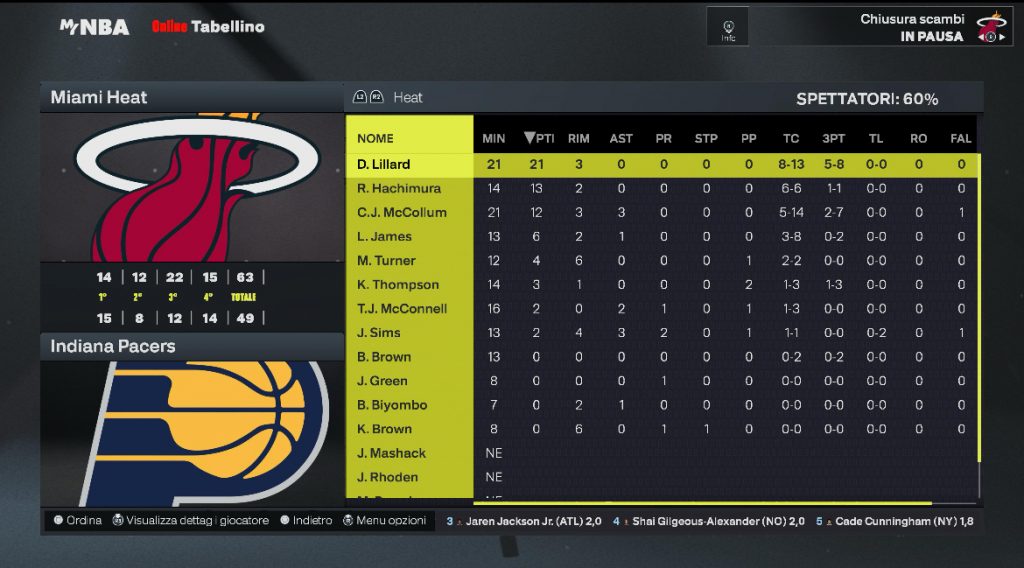Select the J. Mashack row
The width and height of the screenshot is (1024, 568).
[391, 453]
